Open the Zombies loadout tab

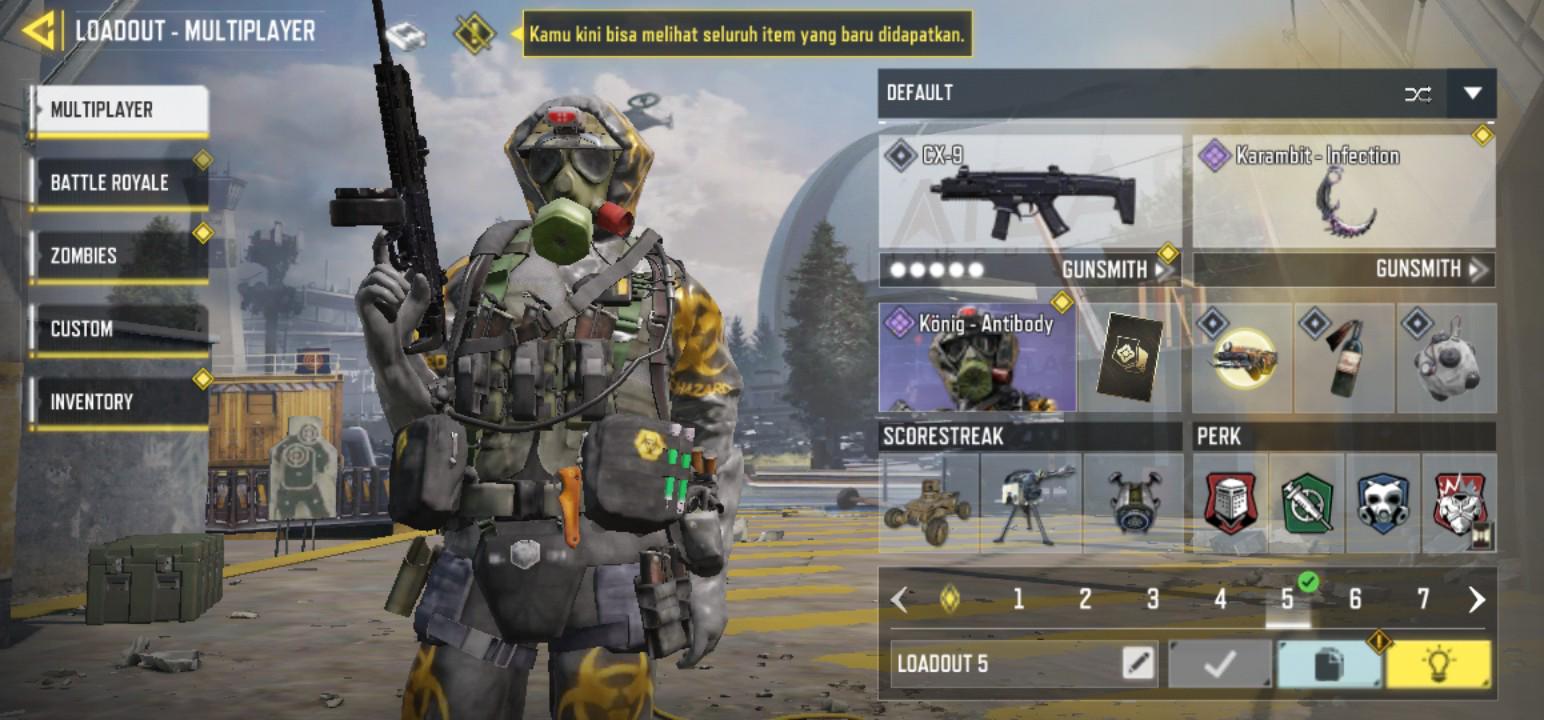(x=118, y=256)
